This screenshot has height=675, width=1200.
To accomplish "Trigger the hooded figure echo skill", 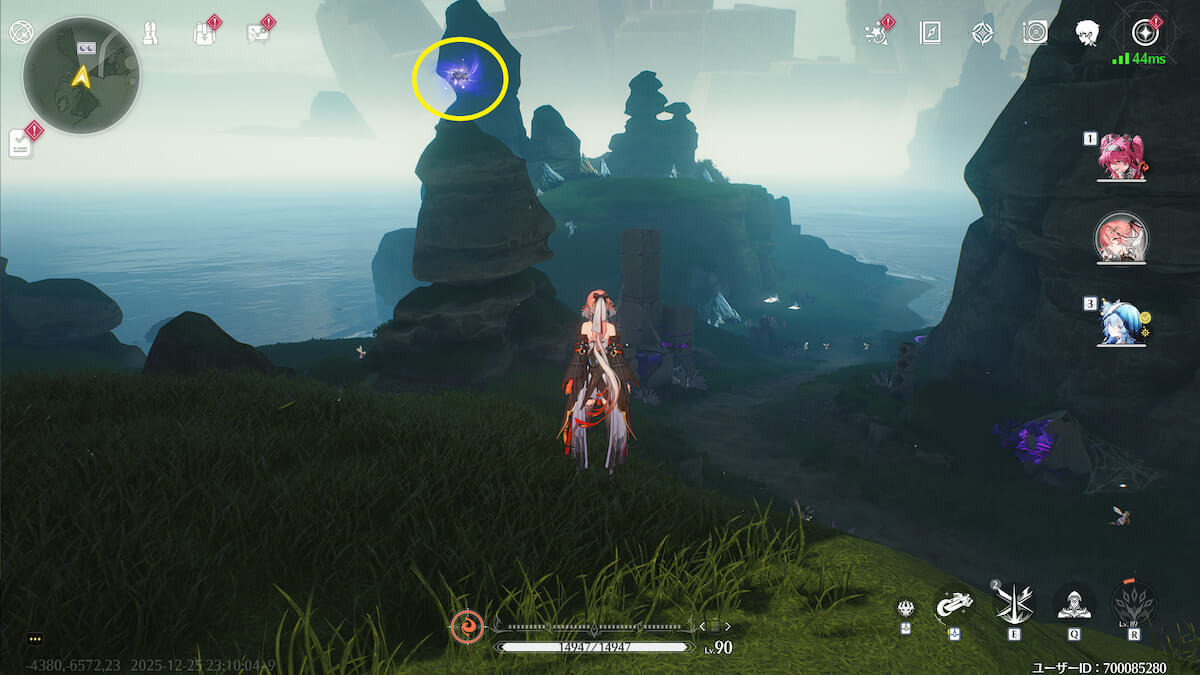I will (x=1073, y=602).
